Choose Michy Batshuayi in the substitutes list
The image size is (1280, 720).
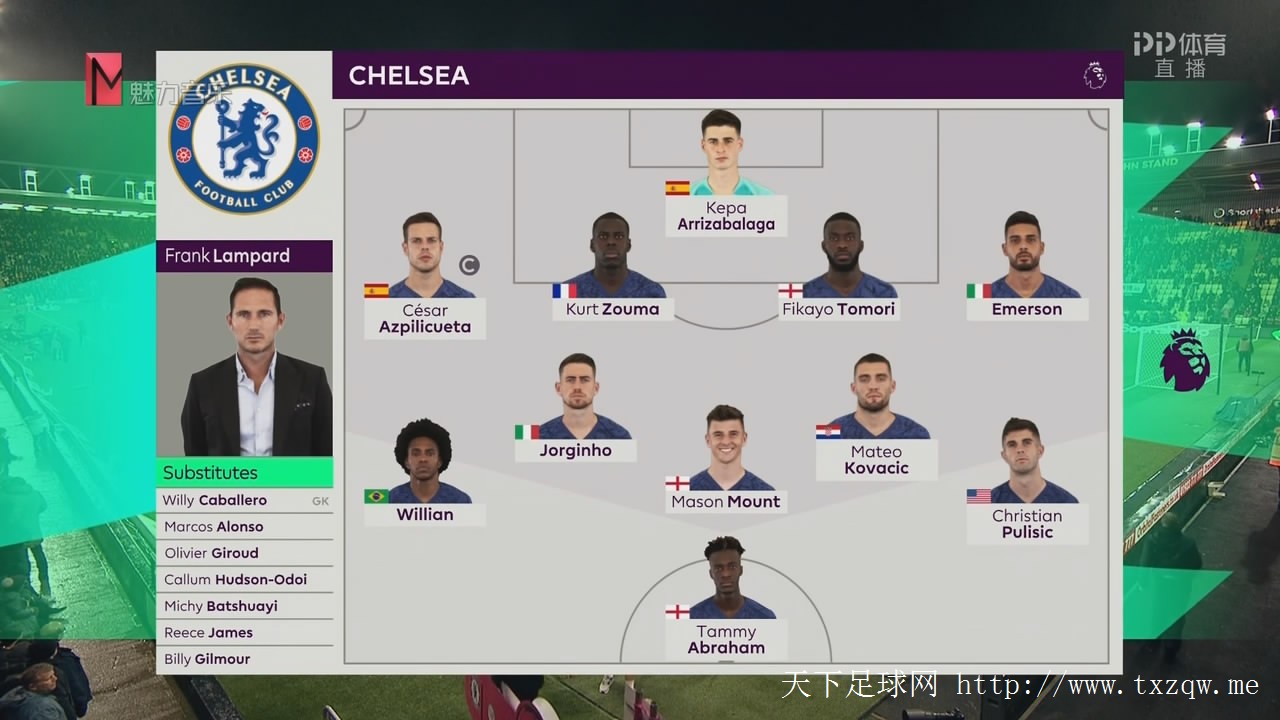pyautogui.click(x=244, y=606)
